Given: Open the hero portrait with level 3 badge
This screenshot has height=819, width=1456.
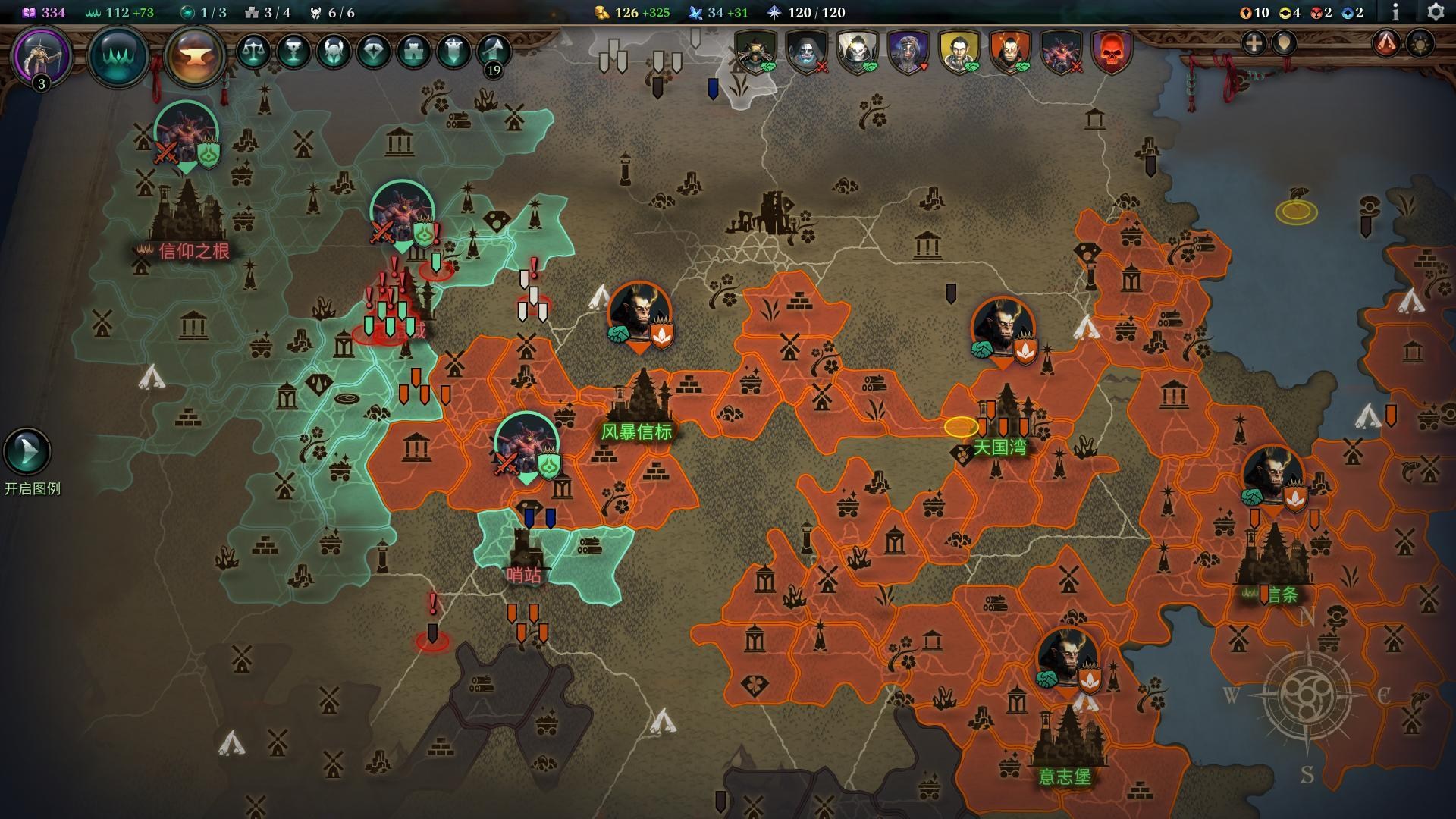Looking at the screenshot, I should (x=42, y=56).
